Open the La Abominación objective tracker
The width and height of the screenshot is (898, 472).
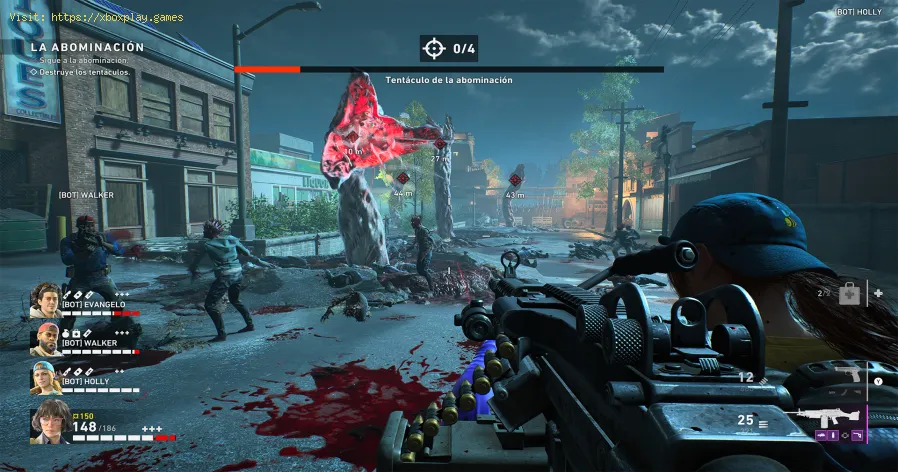pyautogui.click(x=87, y=47)
